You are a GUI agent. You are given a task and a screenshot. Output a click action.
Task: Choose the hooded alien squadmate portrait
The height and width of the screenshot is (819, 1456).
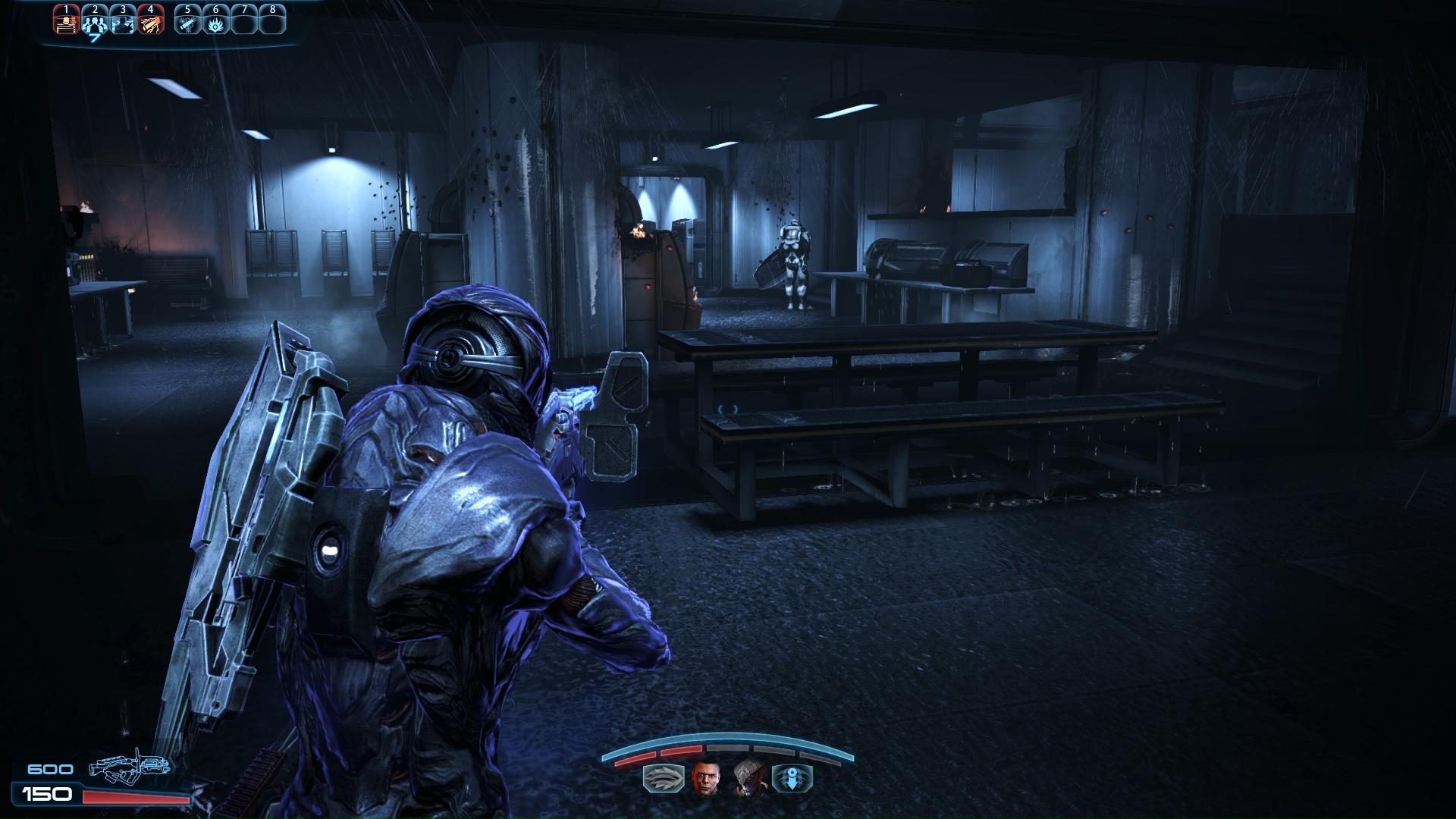coord(748,779)
